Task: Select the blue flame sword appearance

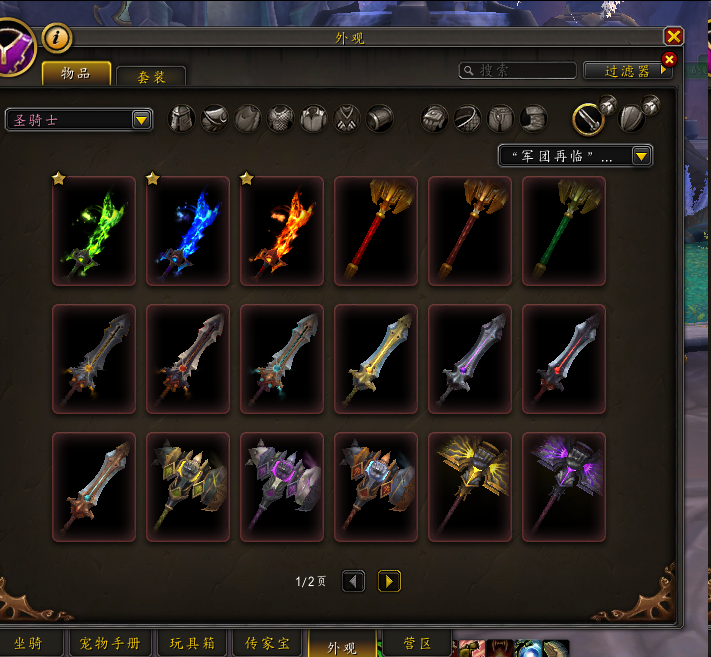Action: pos(188,231)
